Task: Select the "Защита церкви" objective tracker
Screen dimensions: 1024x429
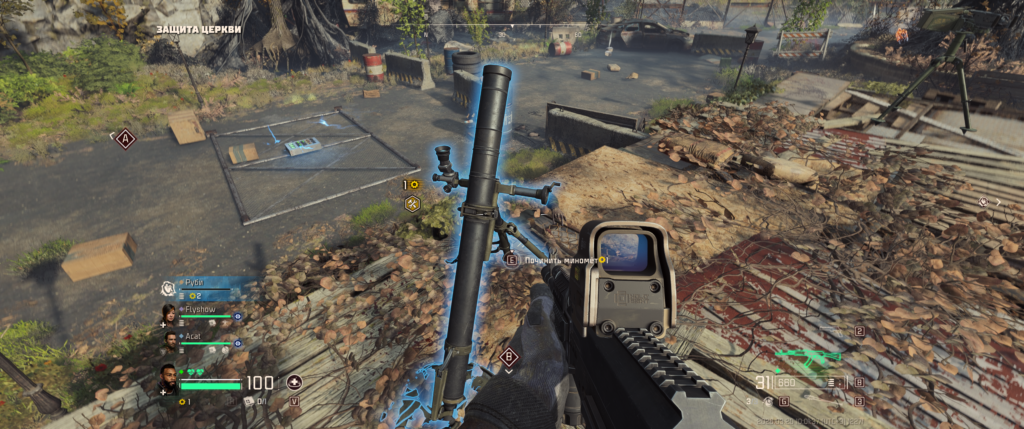Action: (198, 29)
